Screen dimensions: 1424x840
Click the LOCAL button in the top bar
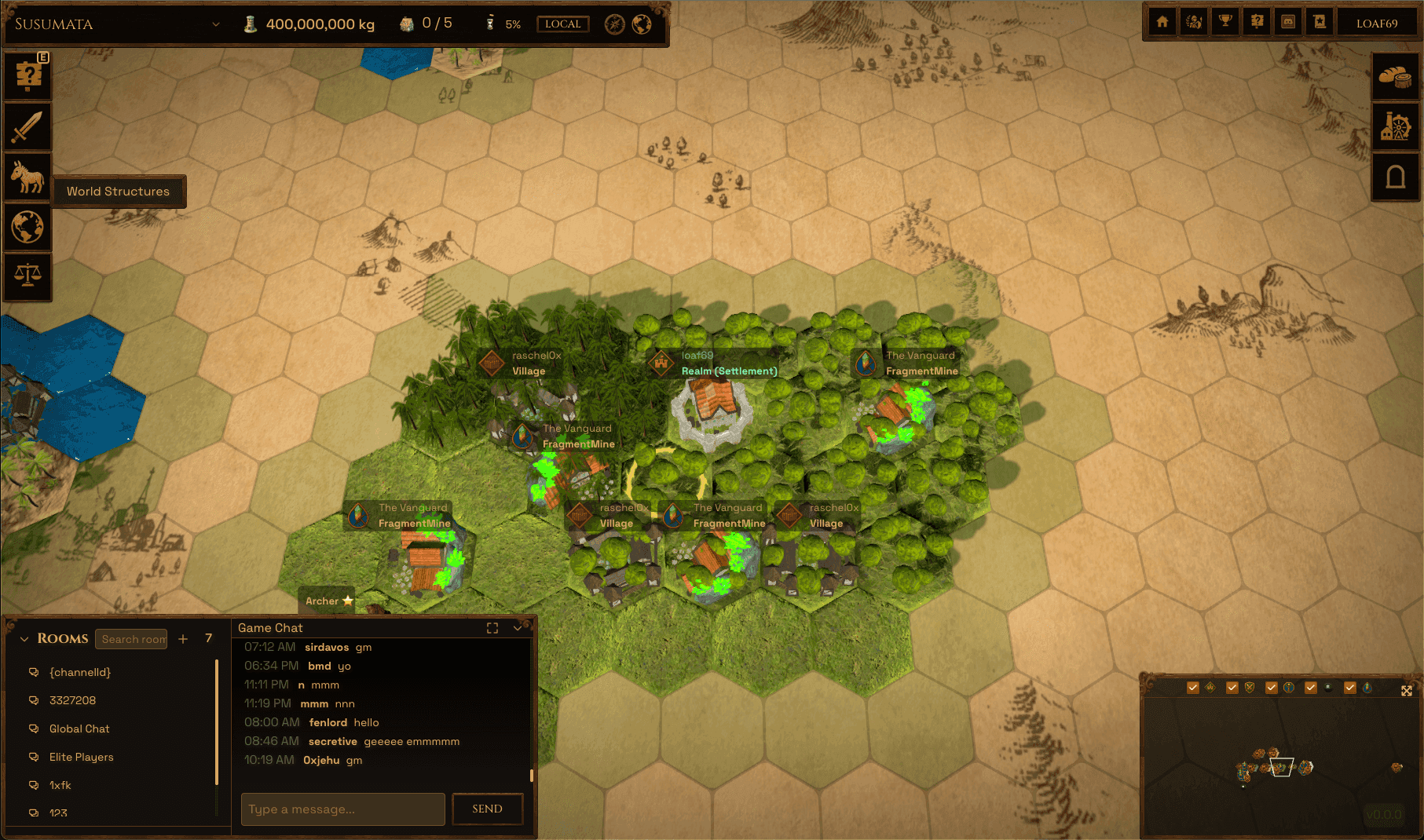(x=562, y=24)
